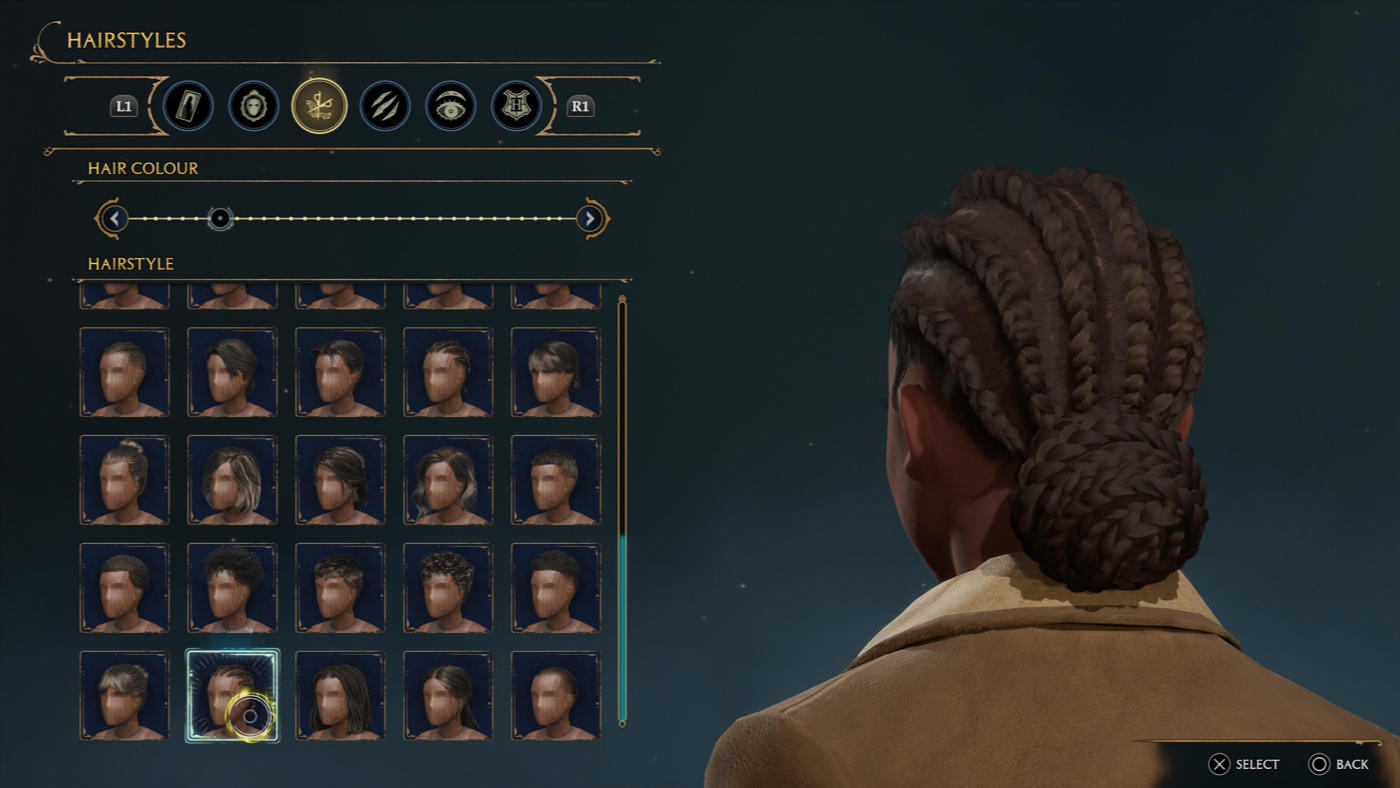Click the hair colour slider handle

point(220,218)
